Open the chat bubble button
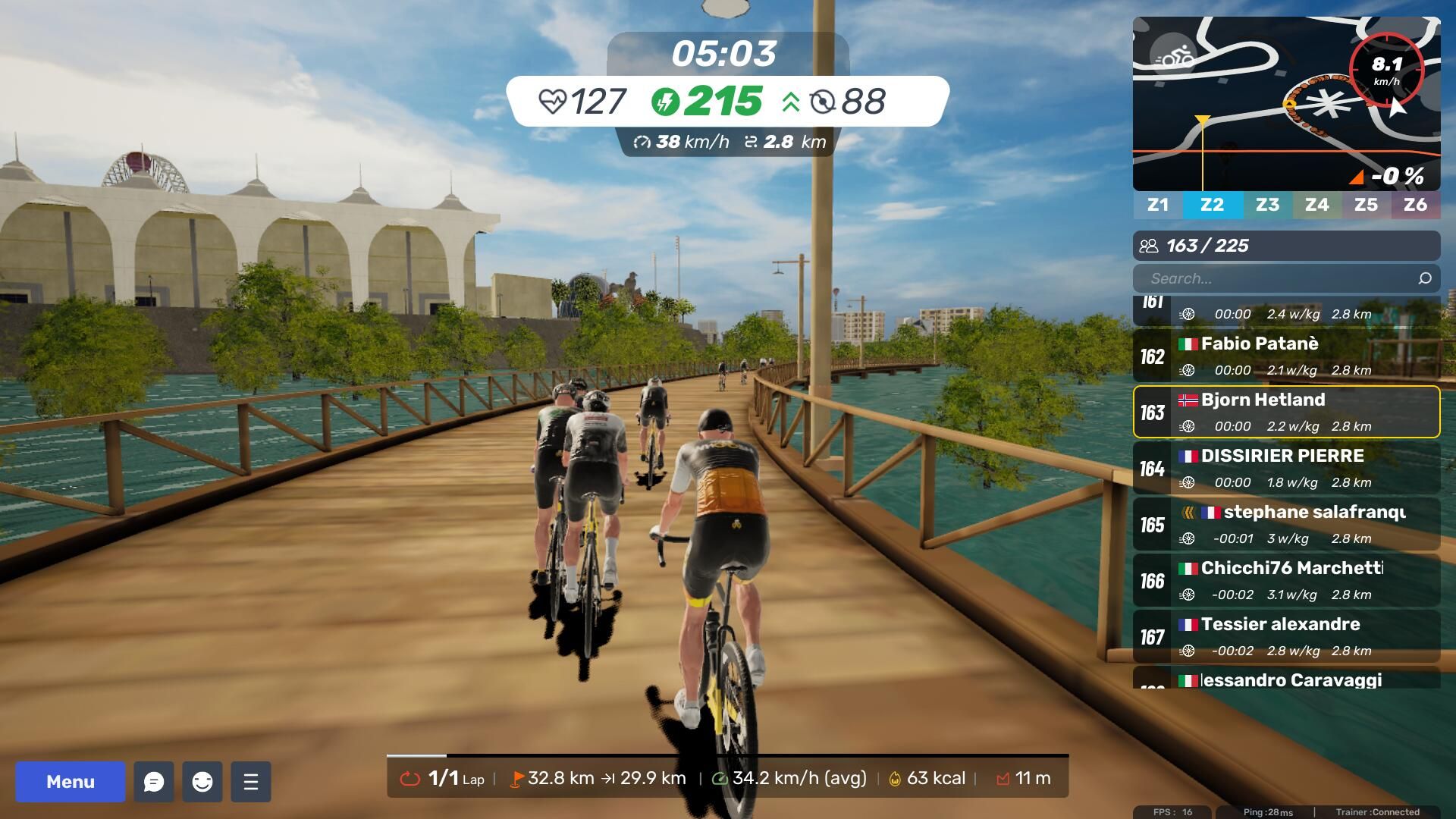1456x819 pixels. pyautogui.click(x=154, y=782)
